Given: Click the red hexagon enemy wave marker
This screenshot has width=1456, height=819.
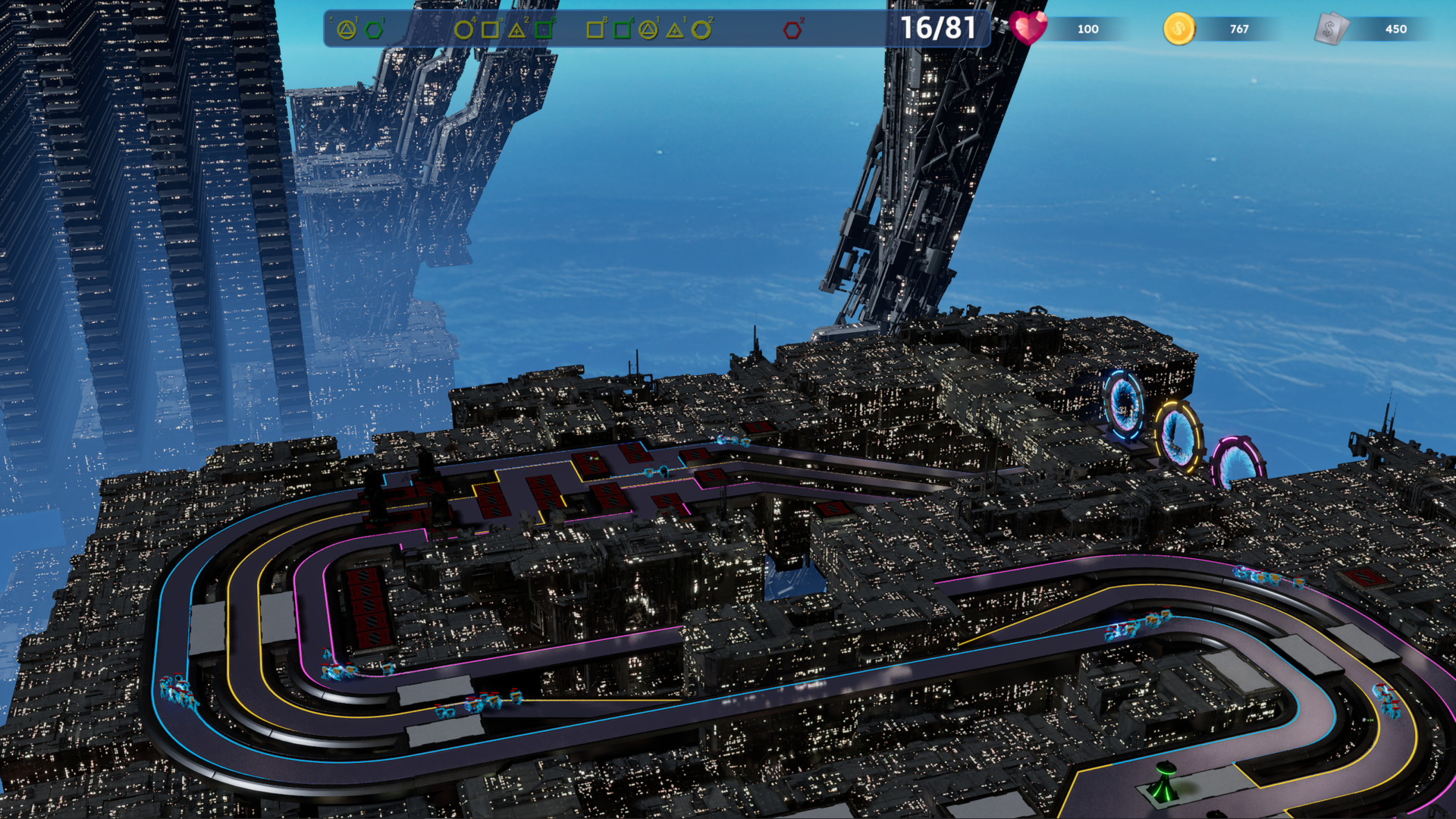Looking at the screenshot, I should tap(792, 30).
